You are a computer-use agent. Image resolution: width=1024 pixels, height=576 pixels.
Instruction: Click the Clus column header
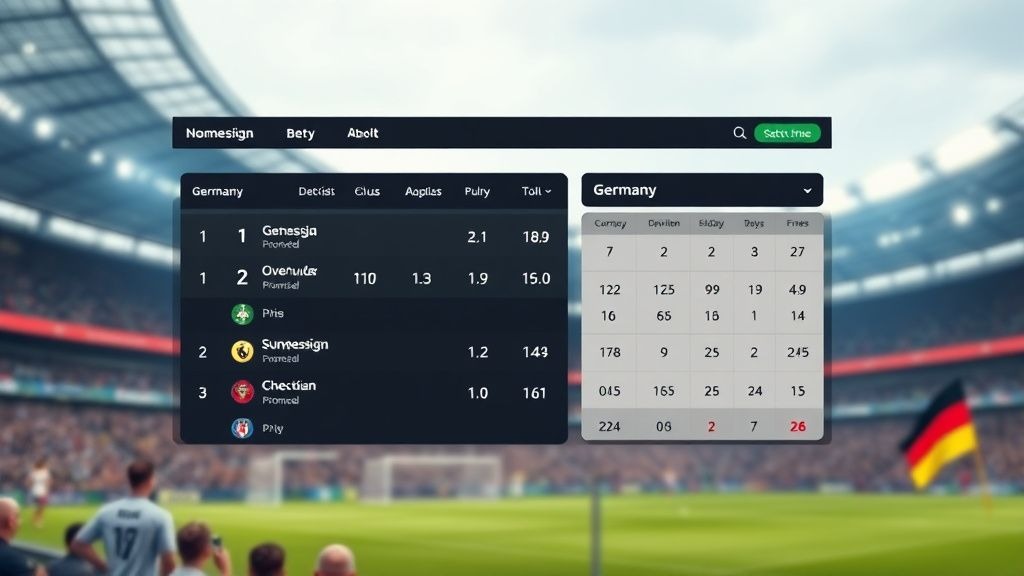(x=367, y=191)
